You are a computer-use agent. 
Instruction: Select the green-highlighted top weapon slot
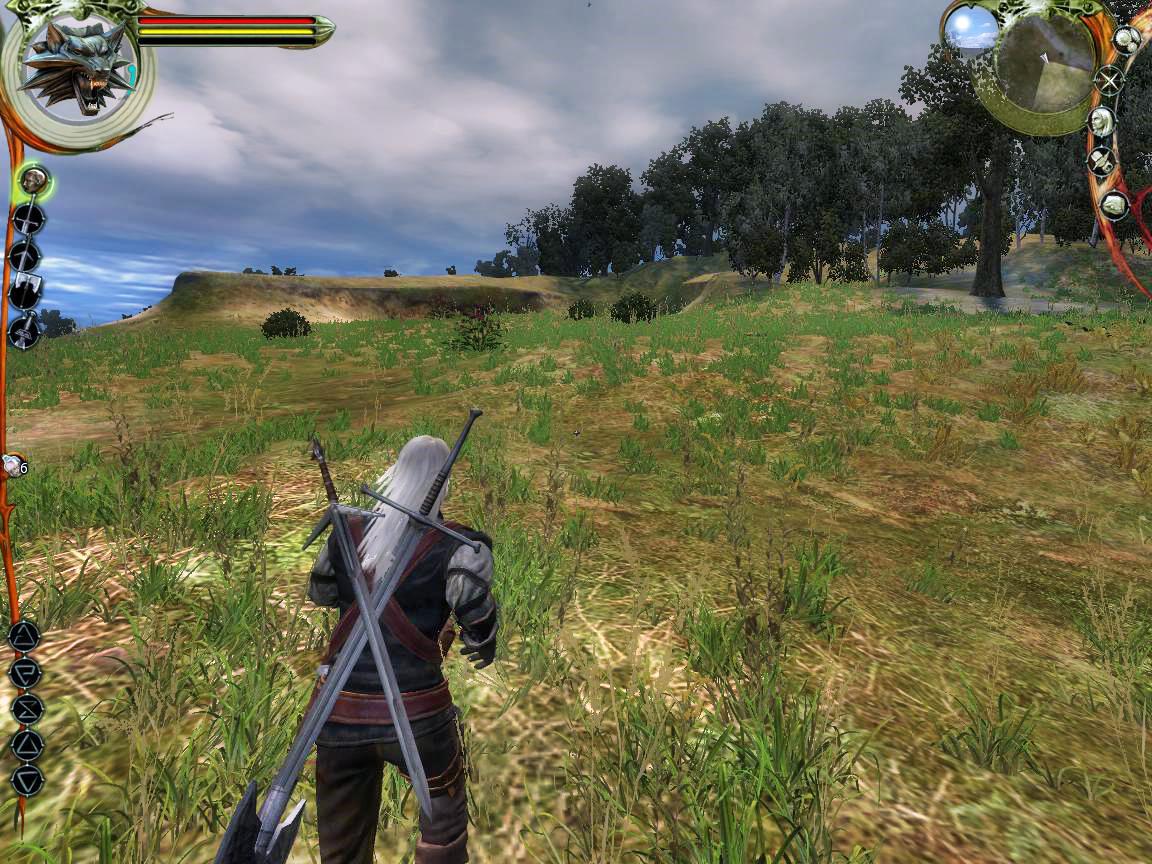coord(35,181)
